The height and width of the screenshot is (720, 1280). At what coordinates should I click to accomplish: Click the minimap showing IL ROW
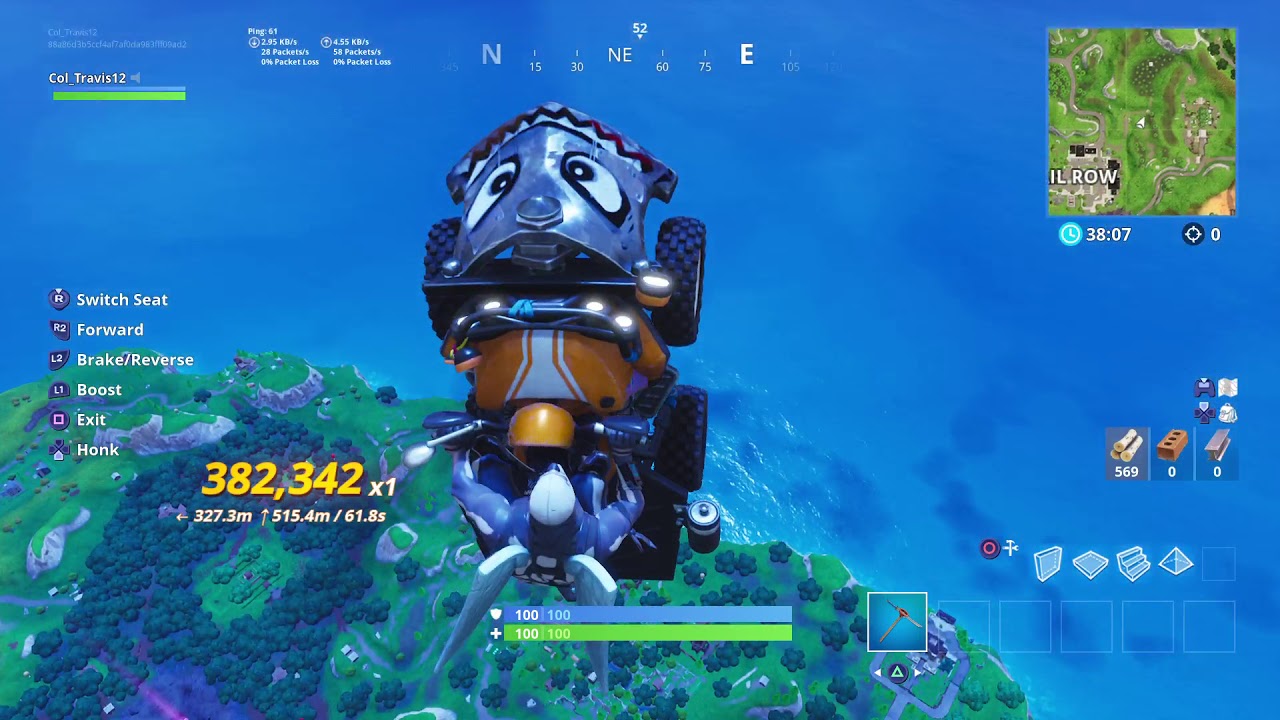click(1140, 120)
